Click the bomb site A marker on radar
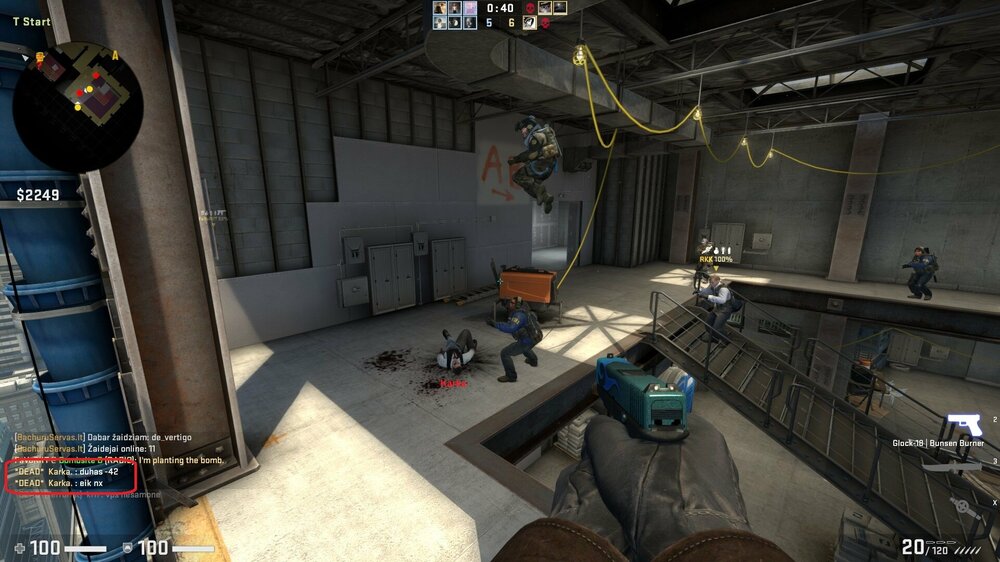 click(x=115, y=55)
